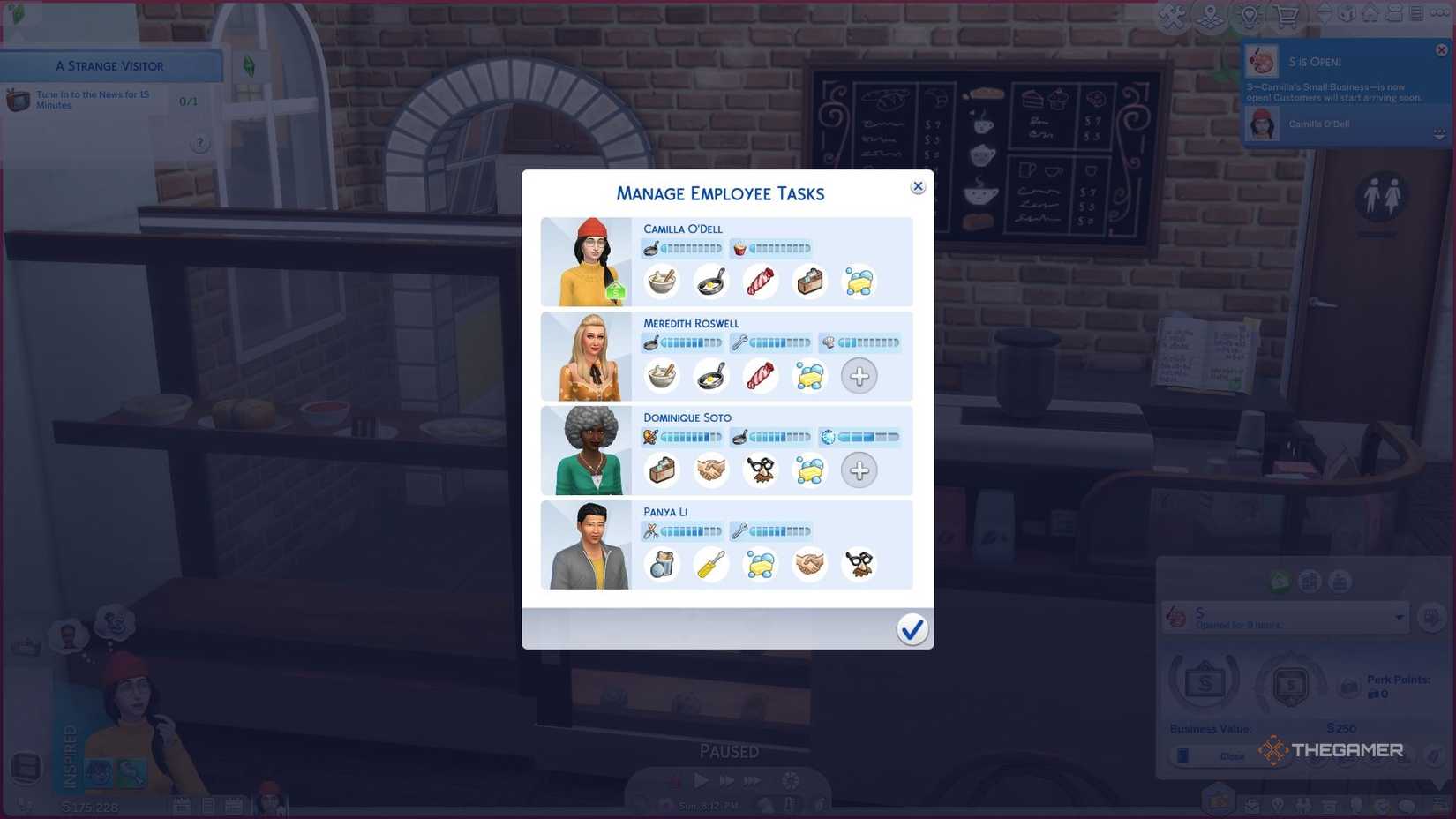Assign Camilla the cooking task (frying pan icon)

point(710,281)
